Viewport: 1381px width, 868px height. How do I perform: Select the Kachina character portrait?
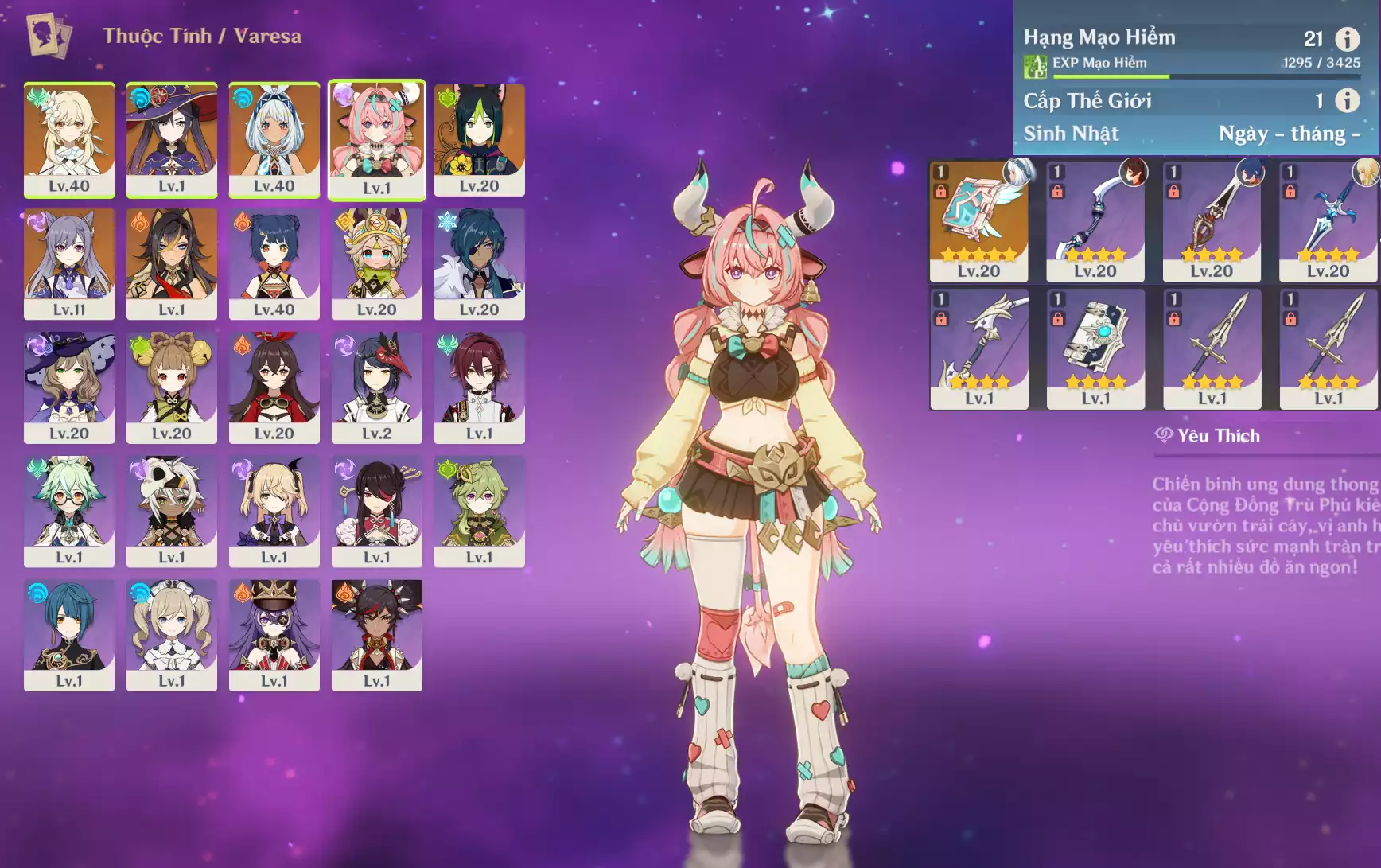[x=376, y=263]
